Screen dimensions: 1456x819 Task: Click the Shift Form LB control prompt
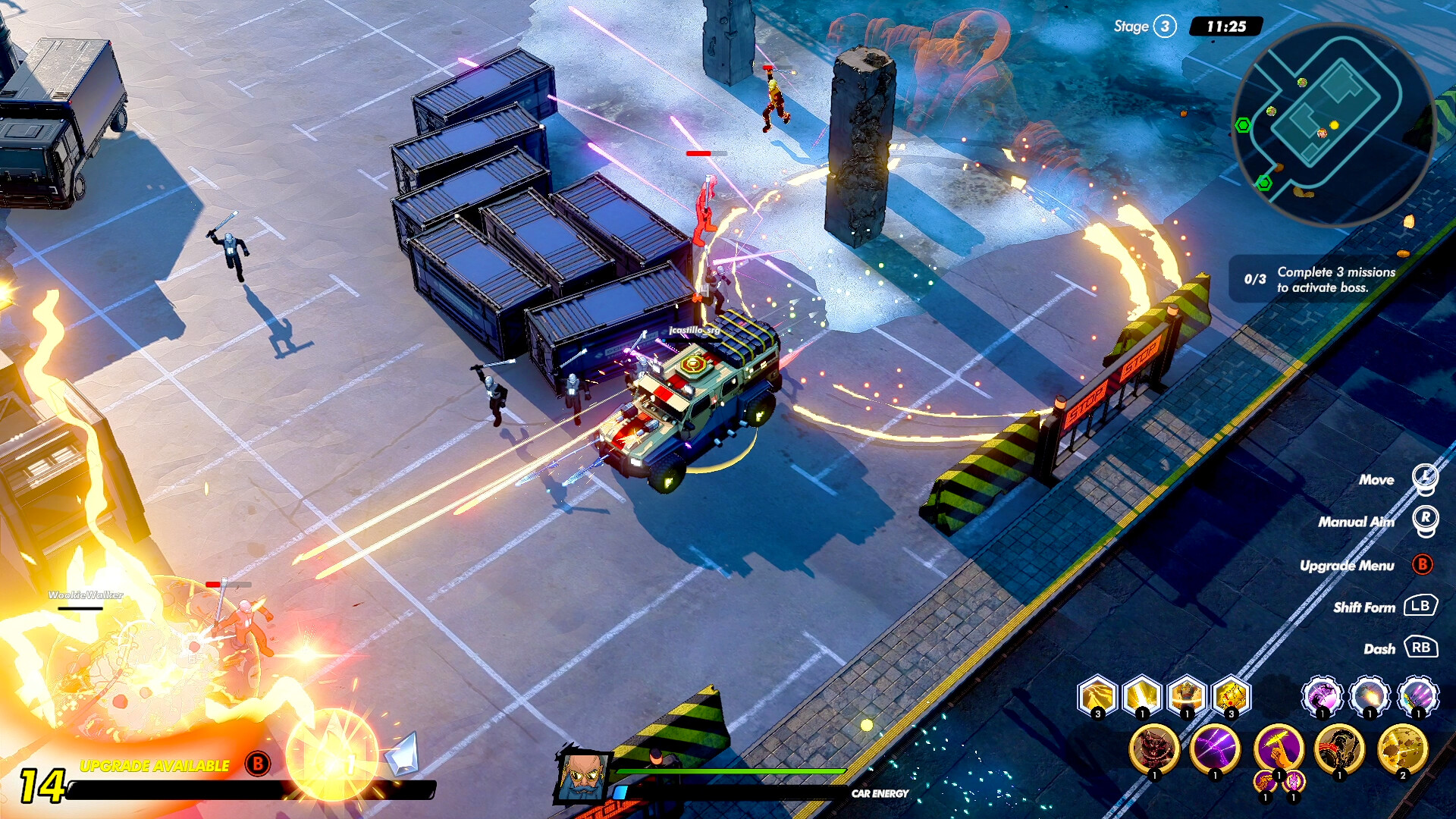click(x=1421, y=607)
